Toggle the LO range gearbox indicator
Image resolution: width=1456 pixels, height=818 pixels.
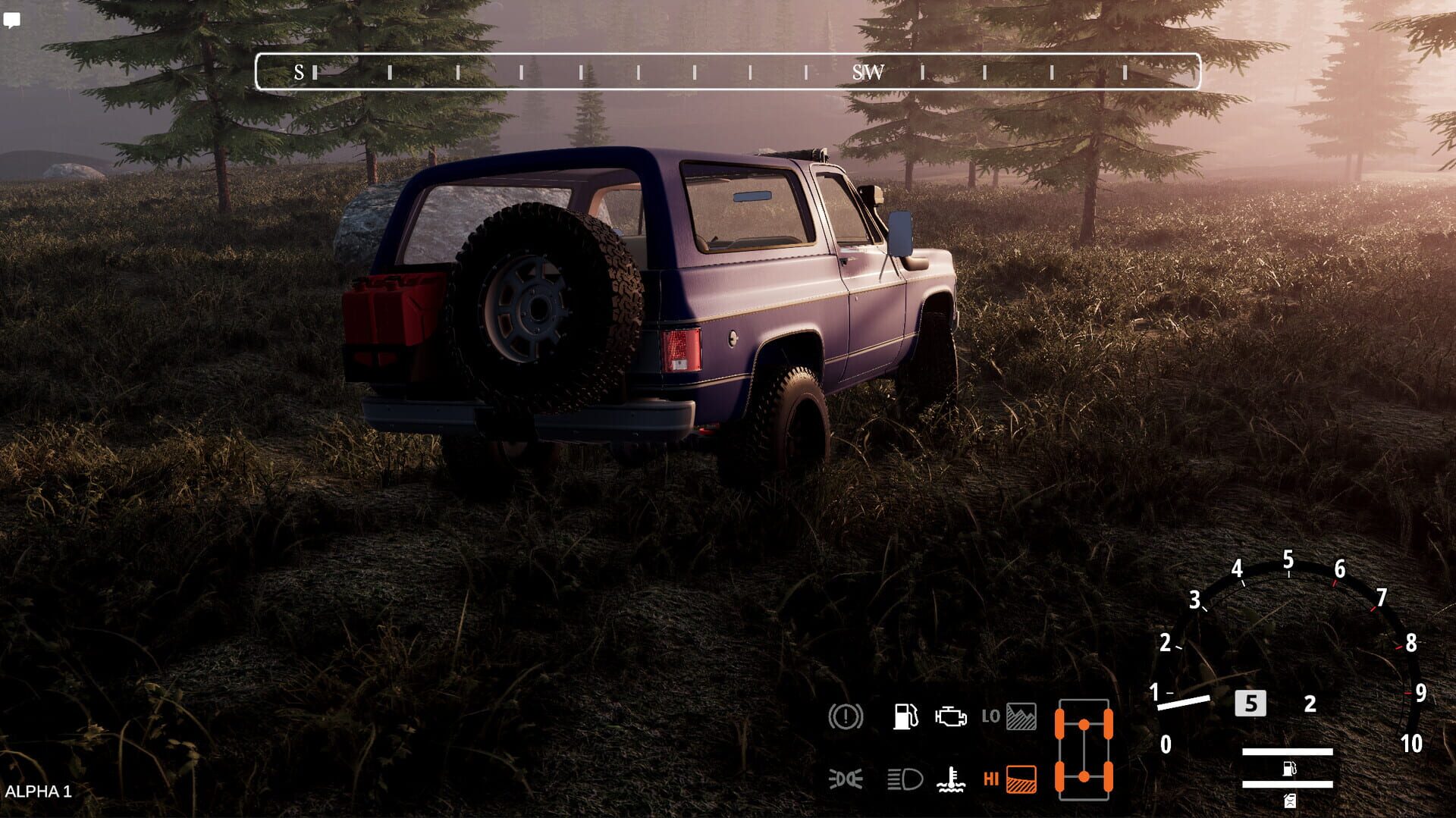[x=1010, y=716]
